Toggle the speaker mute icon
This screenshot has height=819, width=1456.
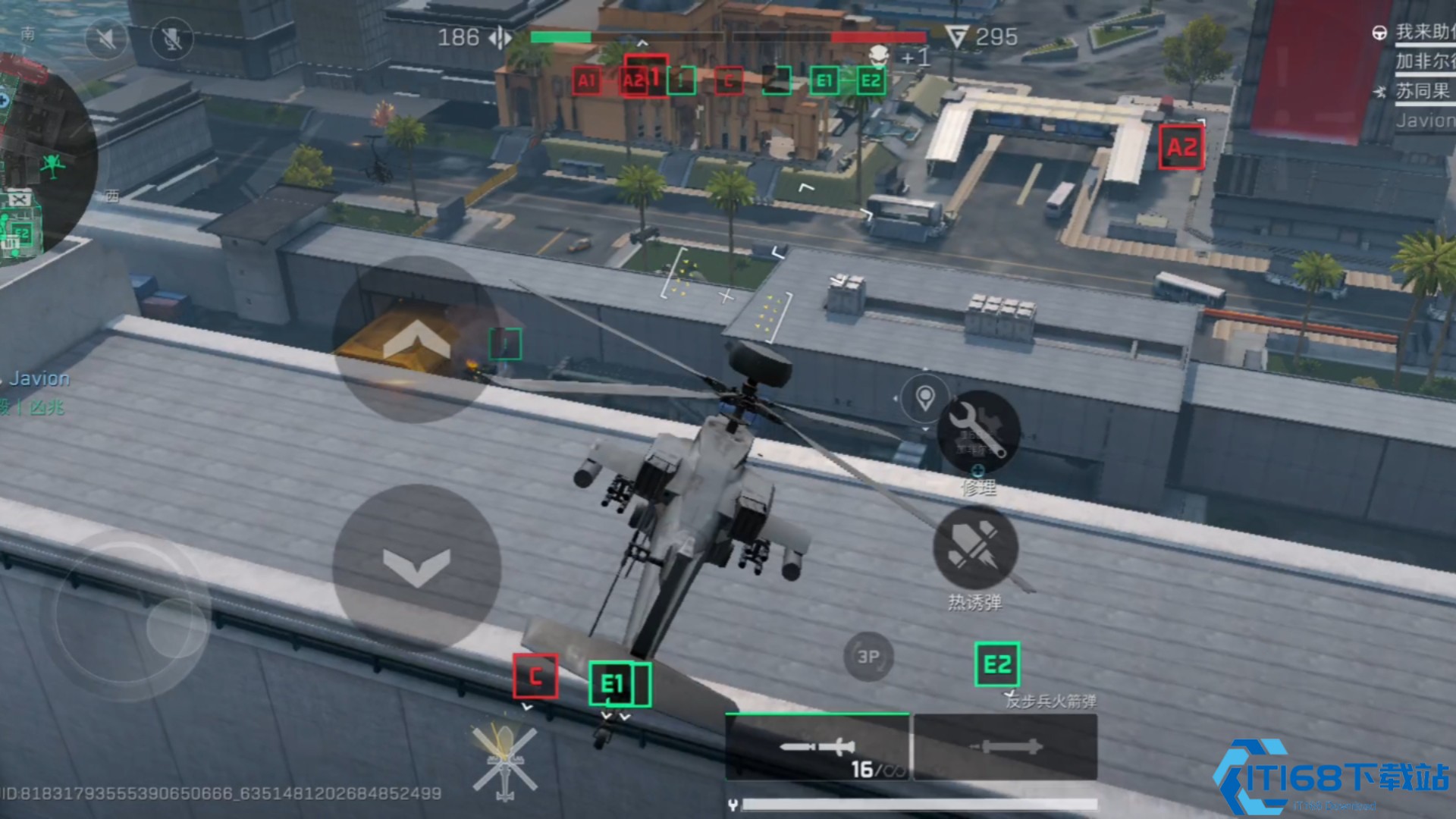tap(105, 38)
